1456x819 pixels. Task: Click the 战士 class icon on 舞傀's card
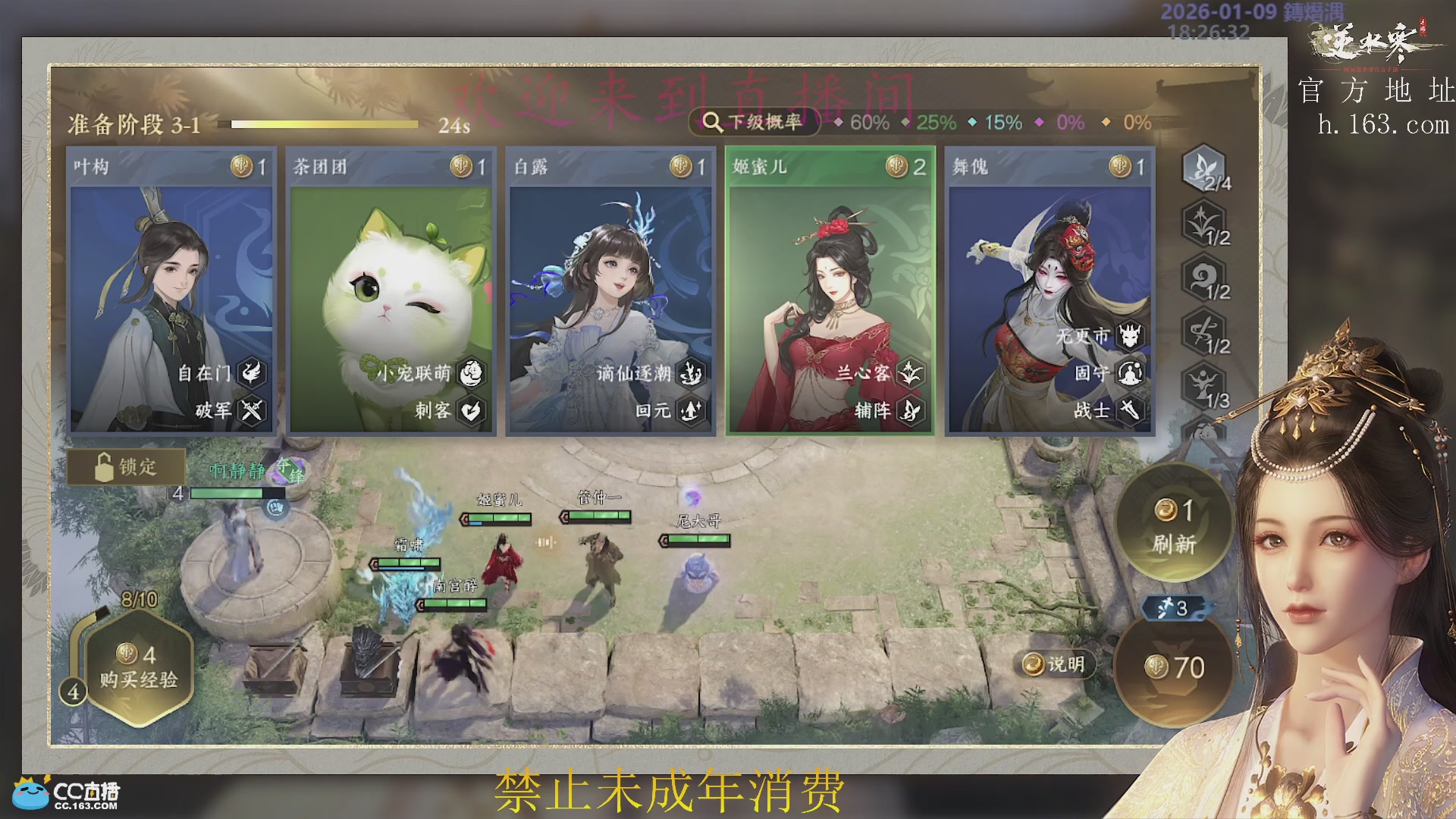point(1131,410)
